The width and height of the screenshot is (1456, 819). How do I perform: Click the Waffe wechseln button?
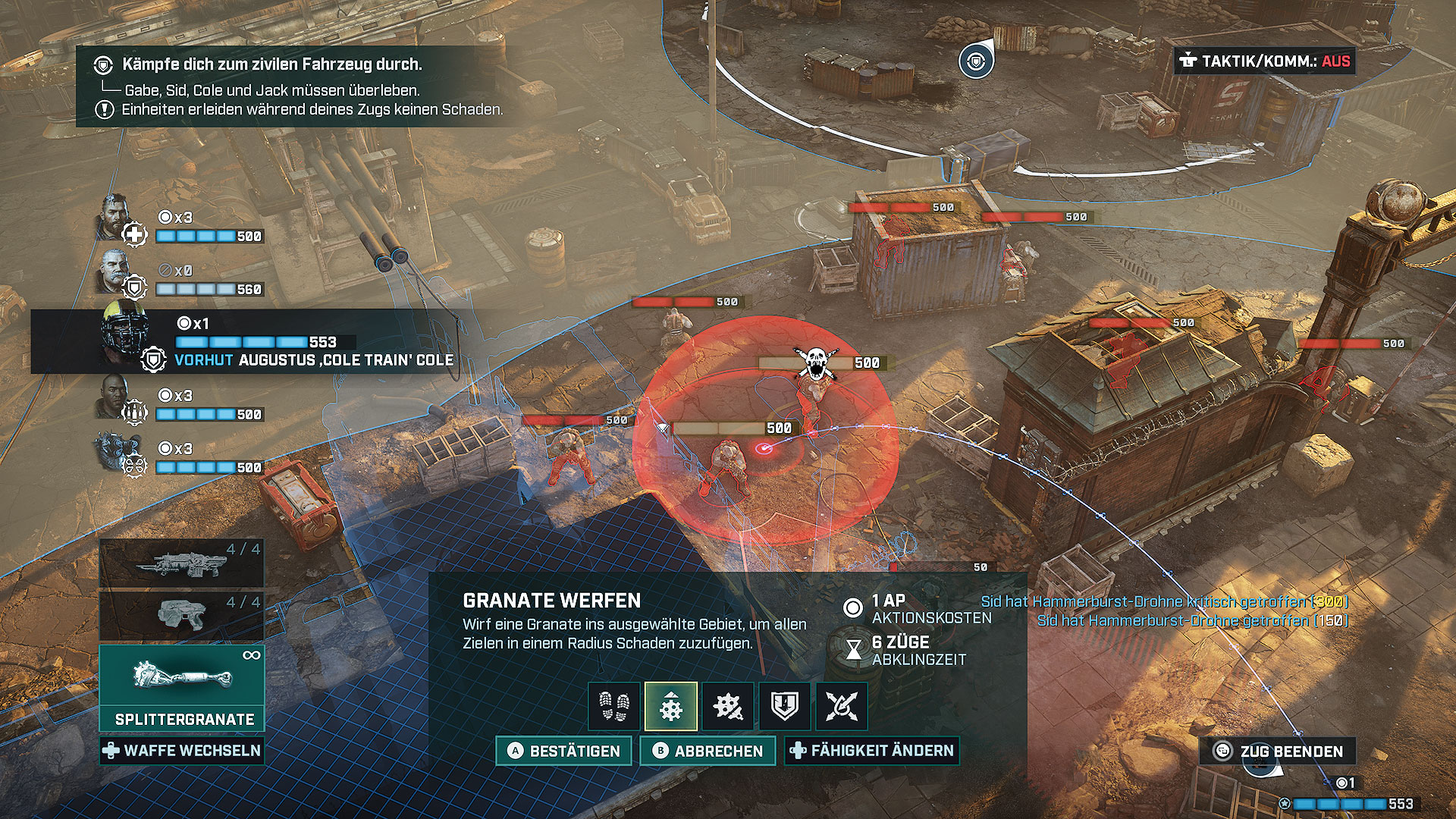coord(182,751)
